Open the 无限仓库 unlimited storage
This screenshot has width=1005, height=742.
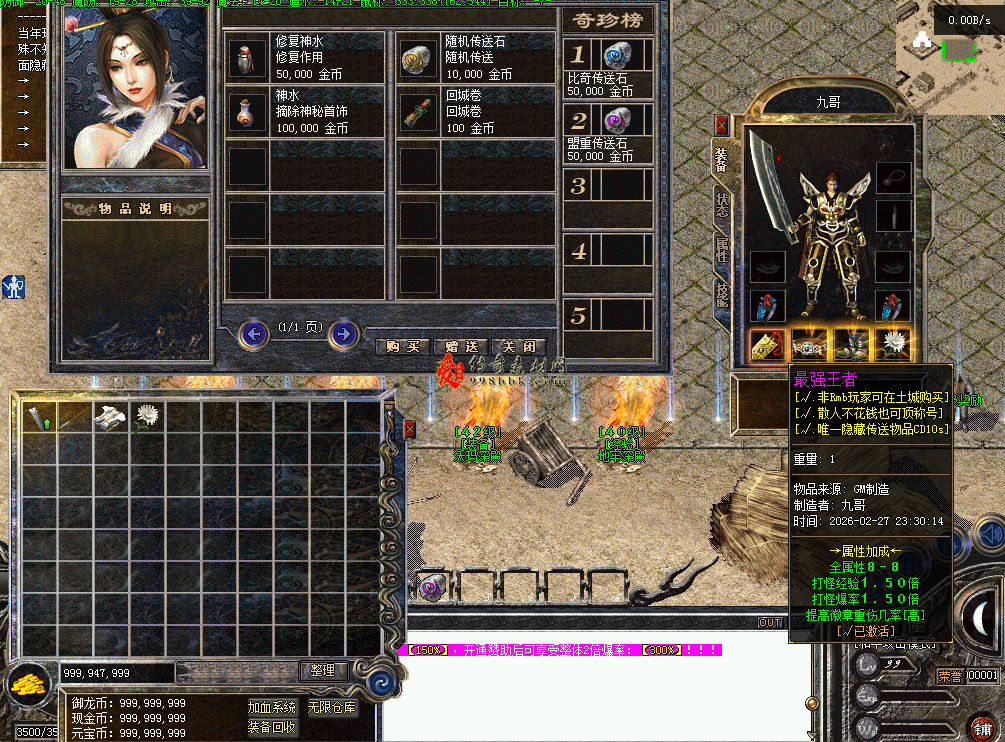[x=331, y=707]
